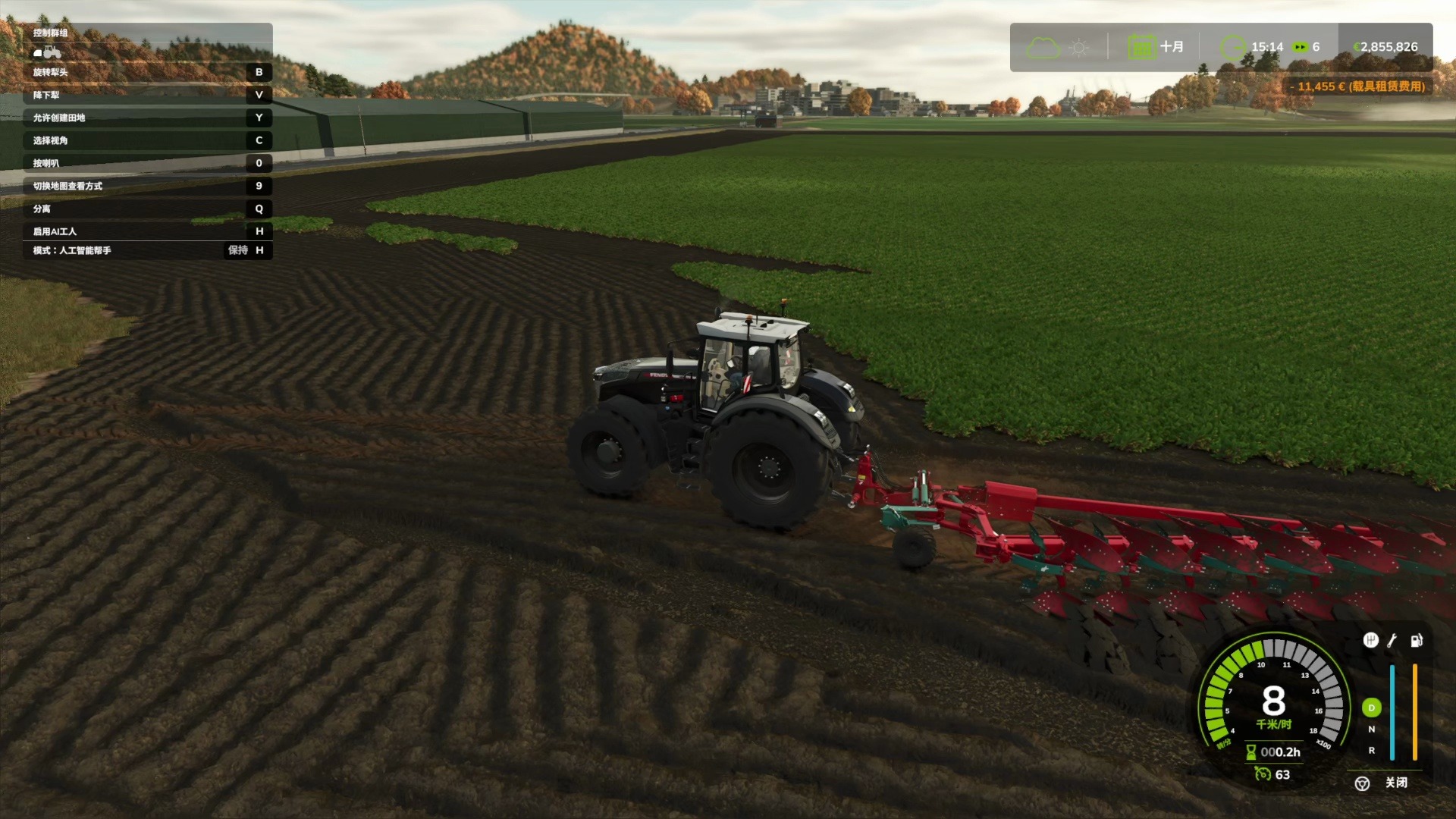Click the fuel pump icon
Screen dimensions: 1456x819
pos(1416,641)
